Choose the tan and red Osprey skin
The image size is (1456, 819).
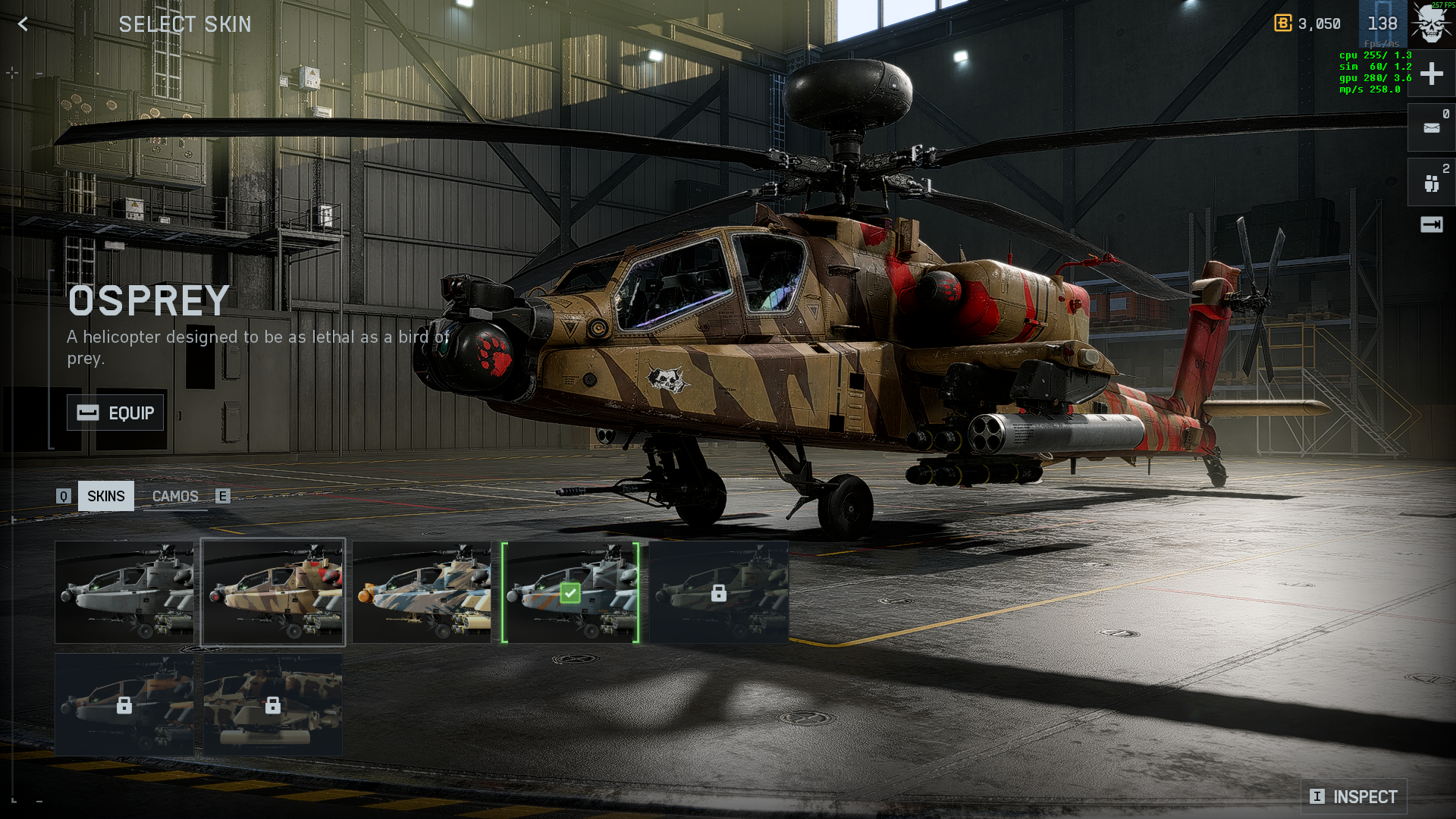point(273,592)
